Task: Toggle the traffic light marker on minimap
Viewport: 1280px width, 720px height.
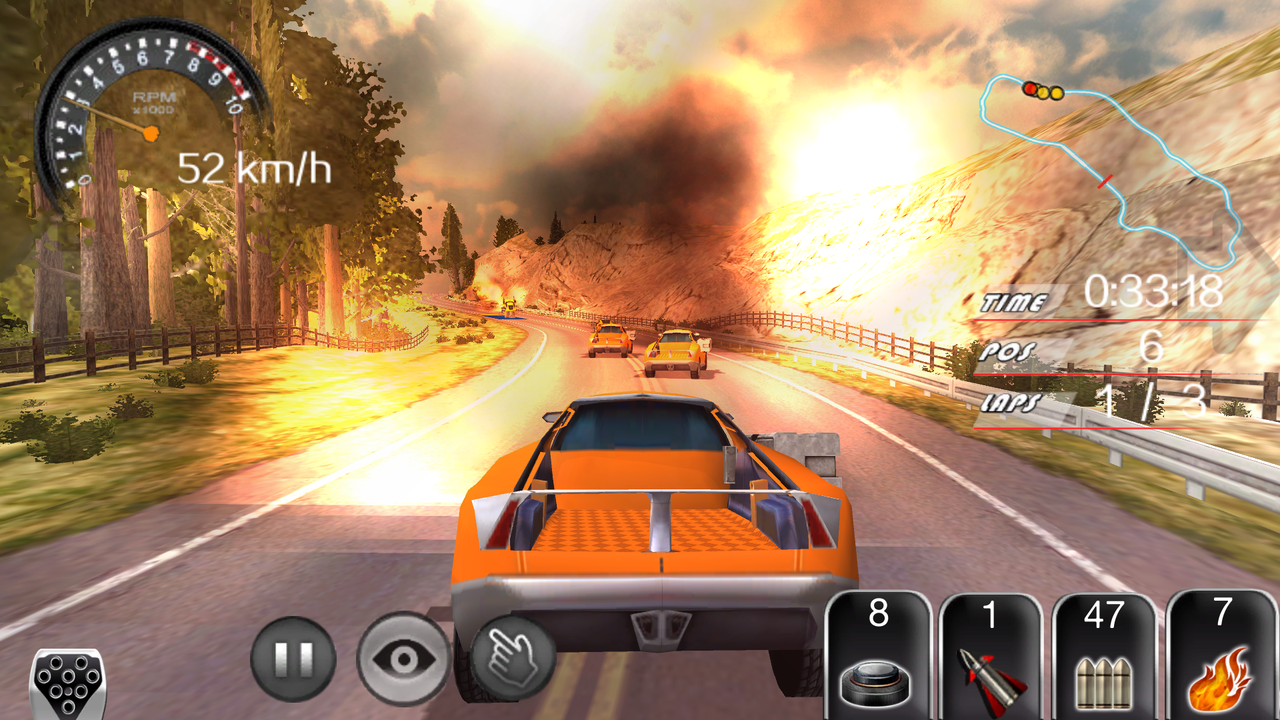Action: [1040, 90]
